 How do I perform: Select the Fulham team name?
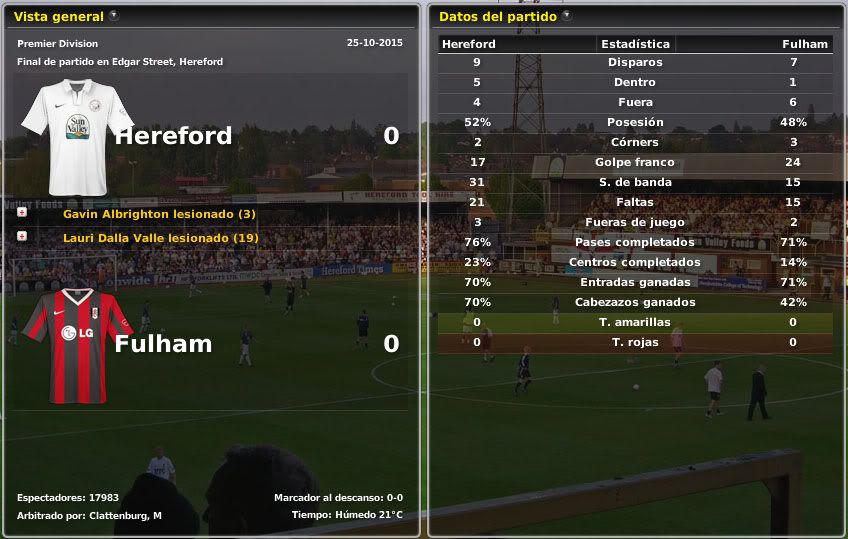click(163, 344)
